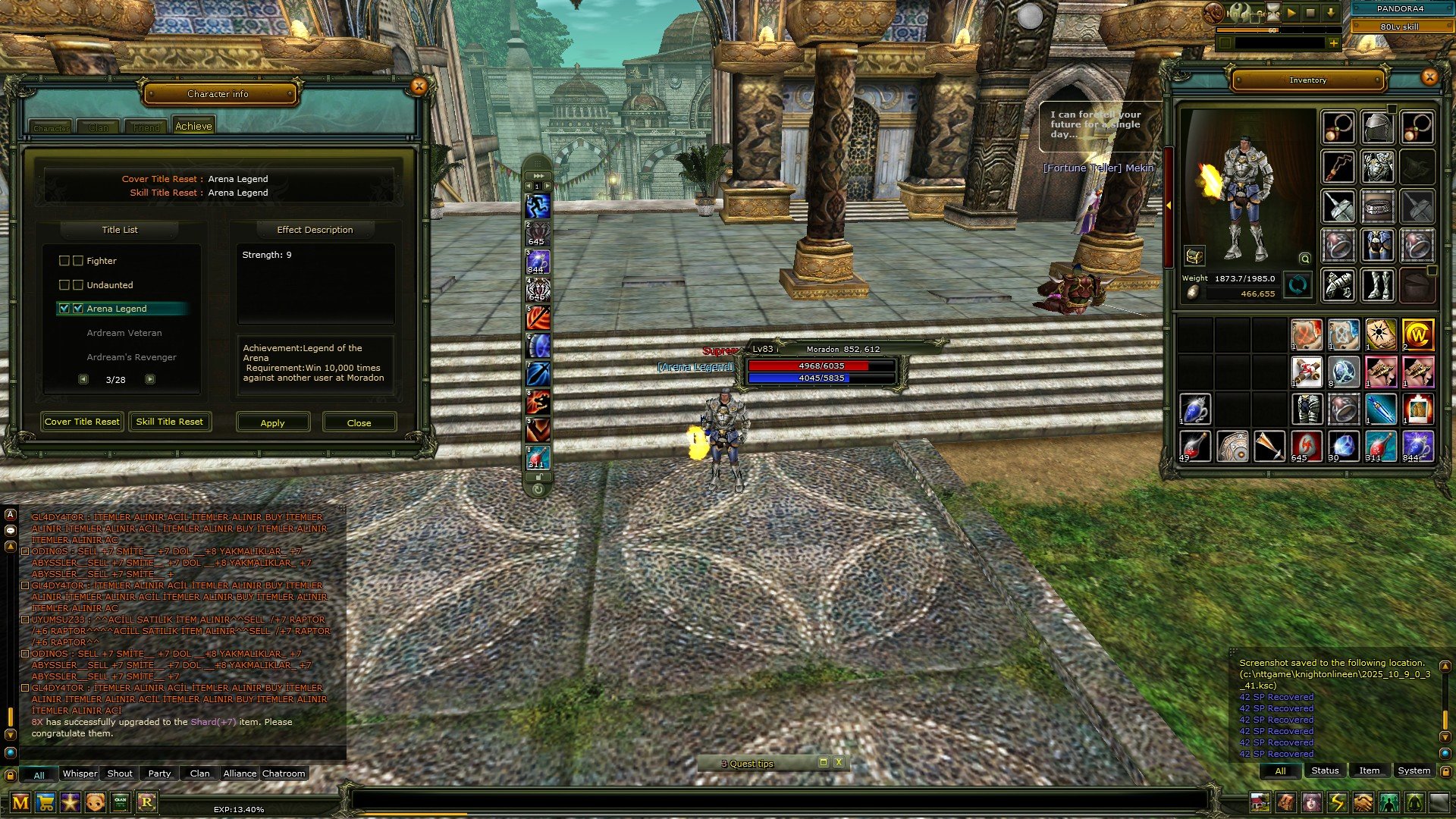This screenshot has width=1456, height=819.
Task: Show the Clan chat tab
Action: tap(200, 773)
